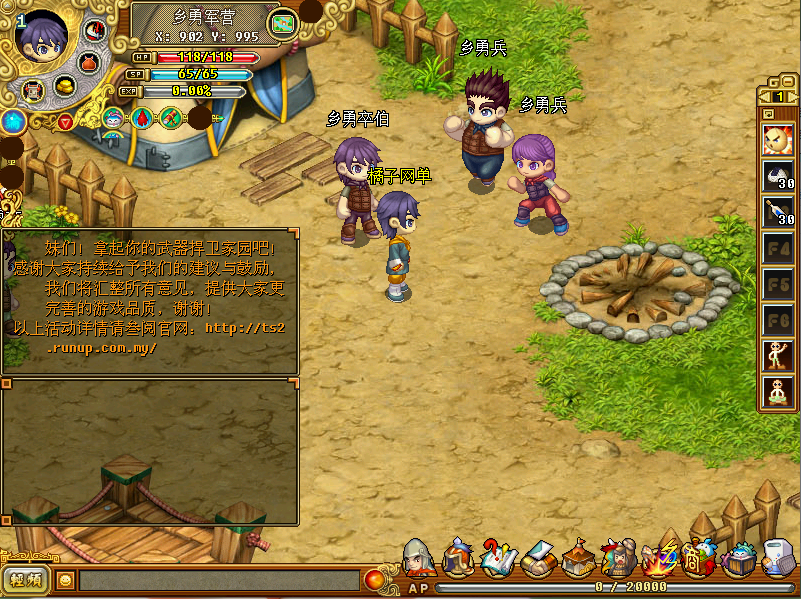Activate the standing figure action slot

(x=778, y=355)
